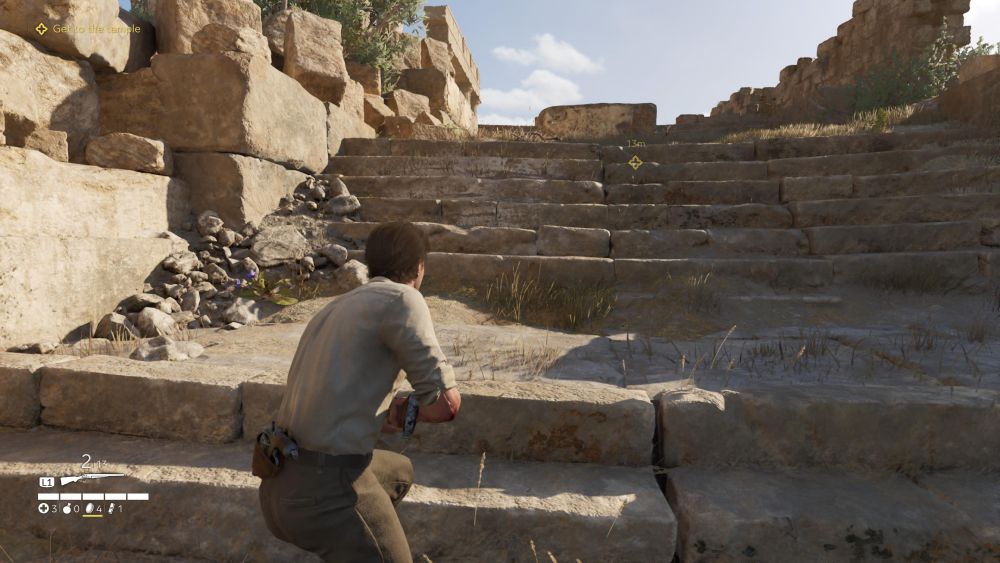Select the bandage item icon
This screenshot has width=1000, height=563.
coord(112,508)
